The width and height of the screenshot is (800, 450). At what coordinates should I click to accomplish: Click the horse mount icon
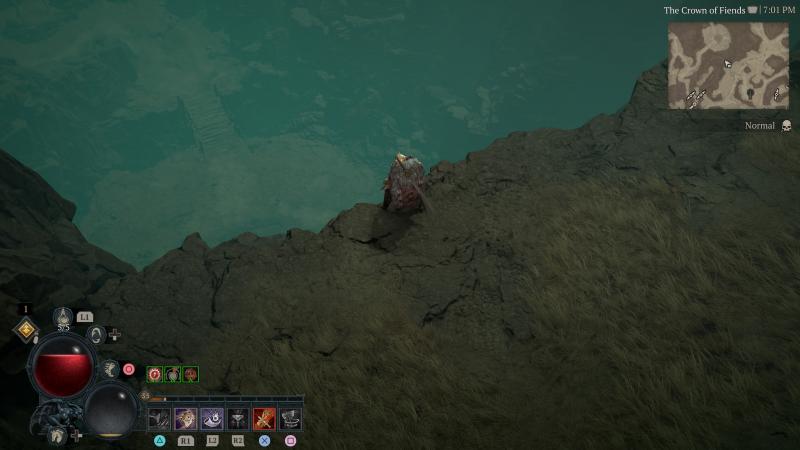click(59, 435)
